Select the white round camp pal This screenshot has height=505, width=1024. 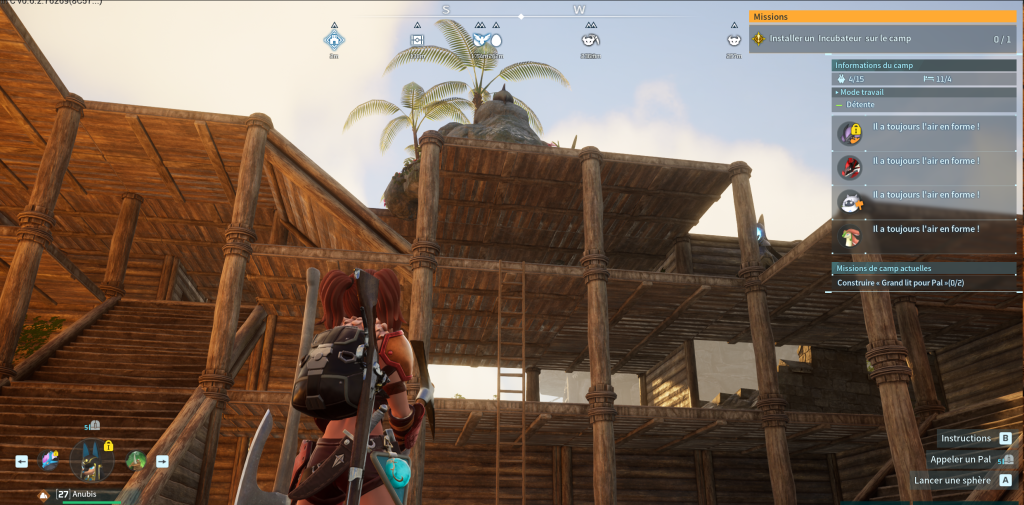849,201
